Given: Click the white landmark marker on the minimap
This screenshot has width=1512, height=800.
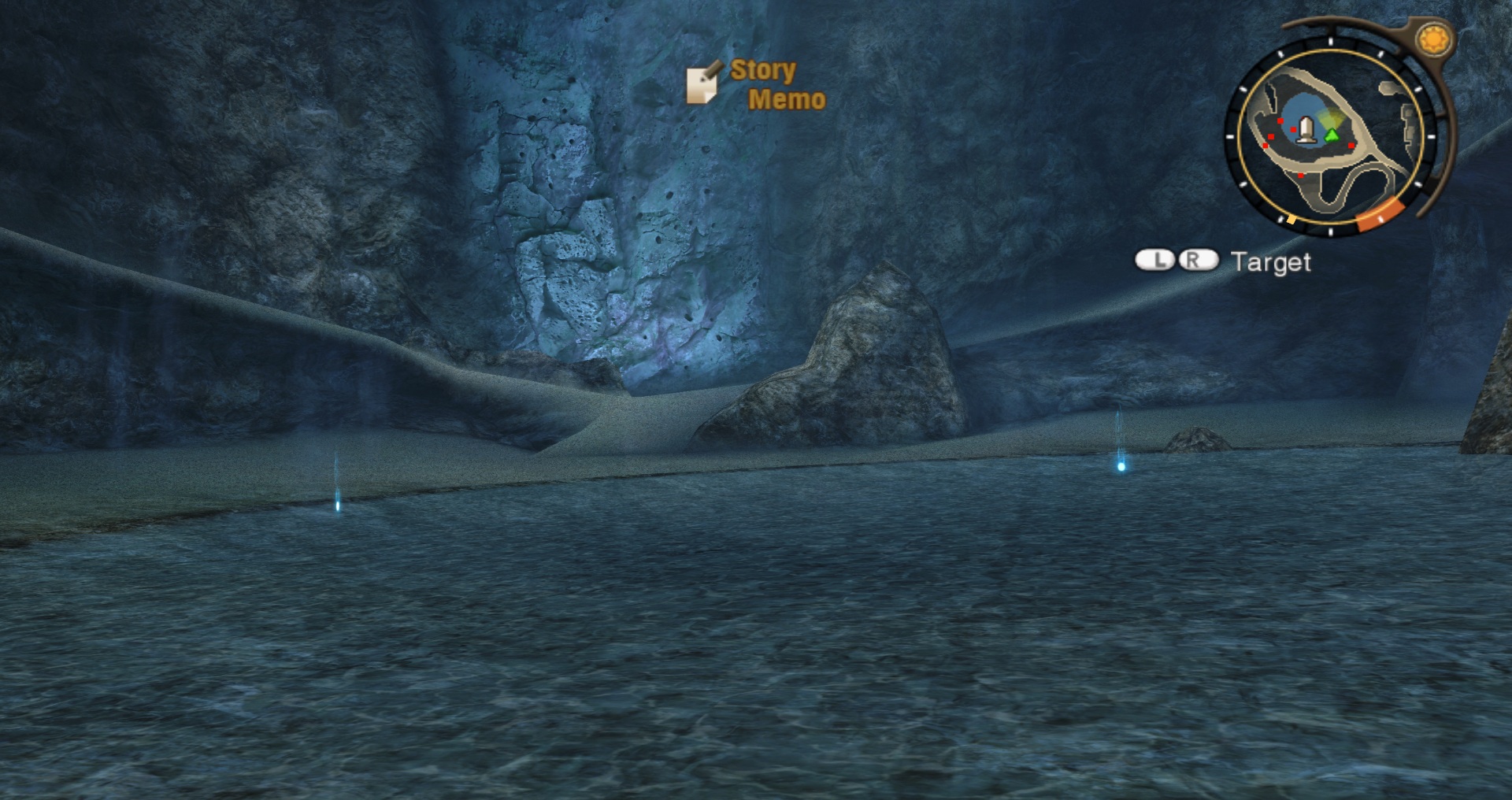Looking at the screenshot, I should (x=1306, y=129).
